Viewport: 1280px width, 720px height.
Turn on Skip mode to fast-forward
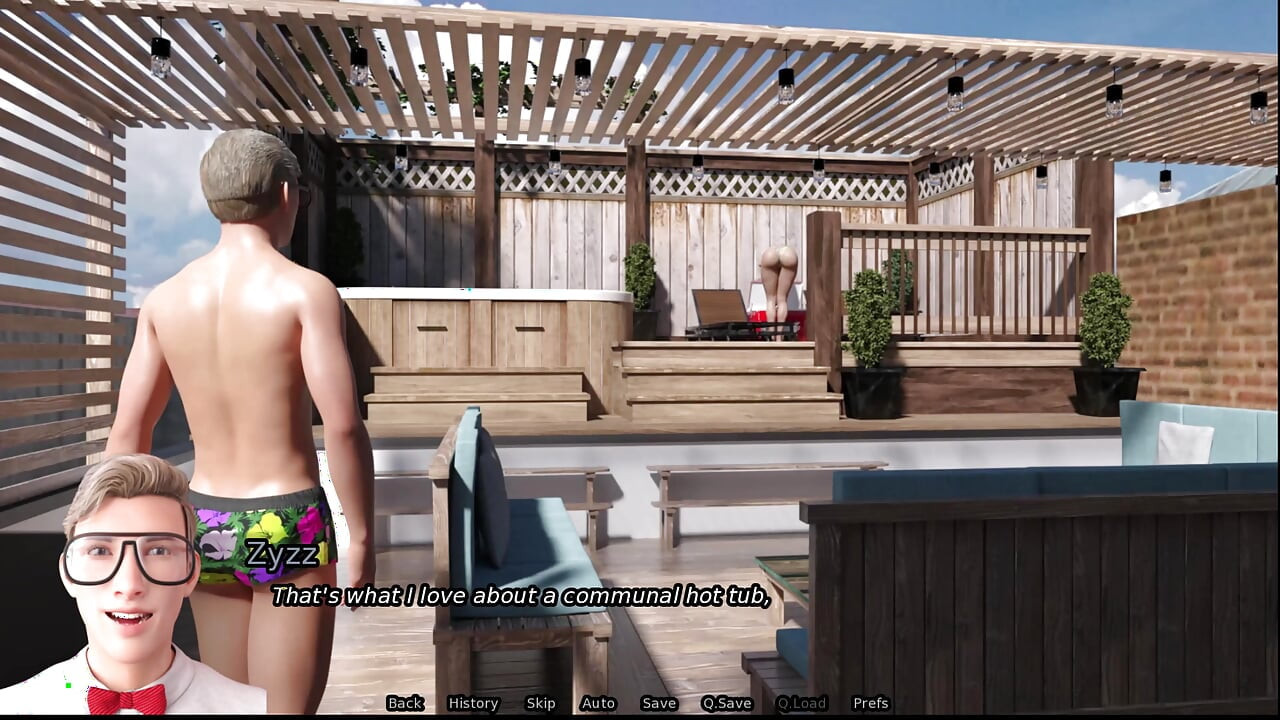click(x=541, y=703)
